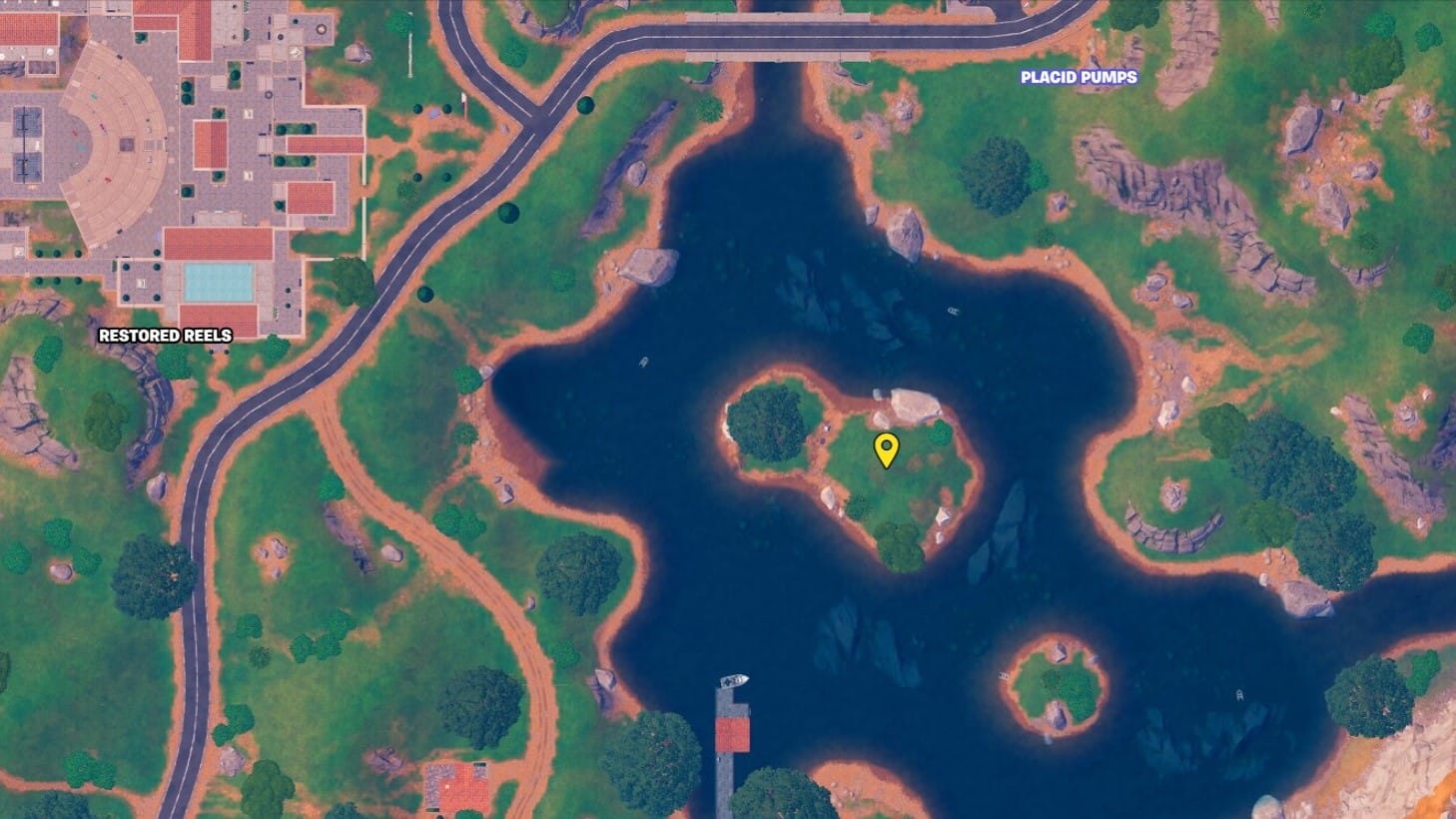Select the red-roofed dock building
Image resolution: width=1456 pixels, height=819 pixels.
(732, 736)
